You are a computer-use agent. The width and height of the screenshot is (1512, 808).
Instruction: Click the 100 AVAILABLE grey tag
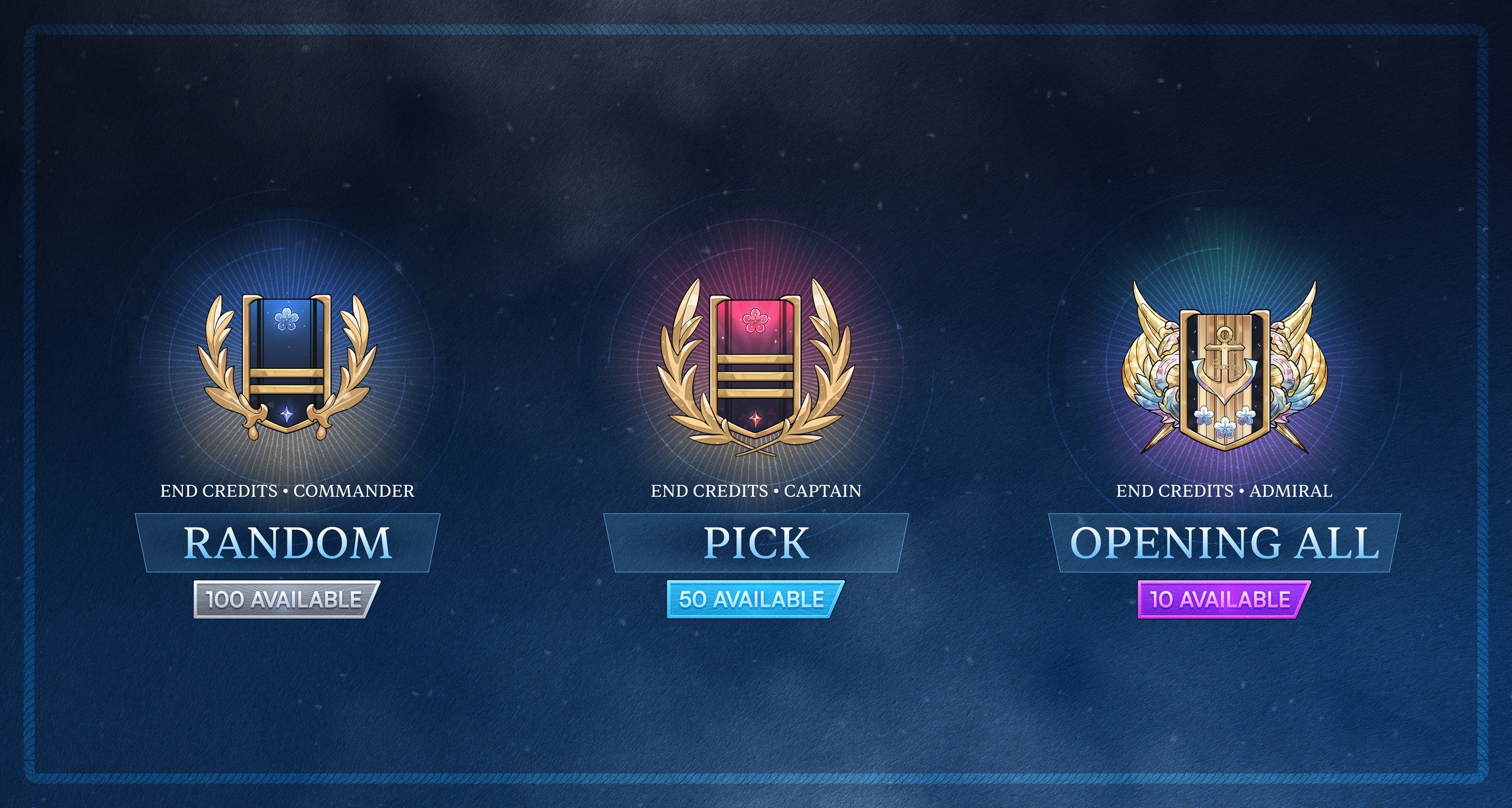coord(286,599)
